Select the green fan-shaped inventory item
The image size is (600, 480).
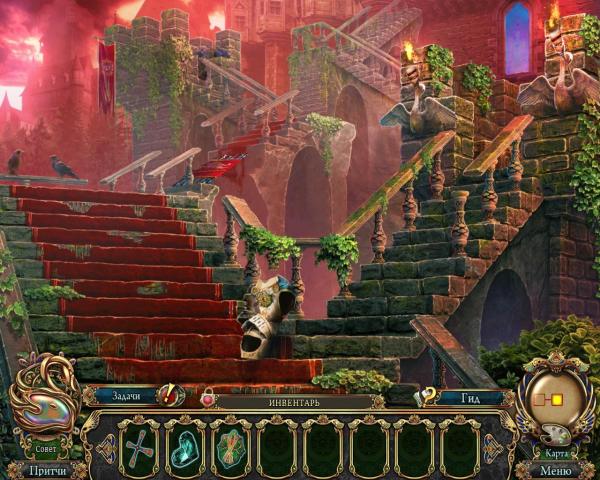[231, 447]
